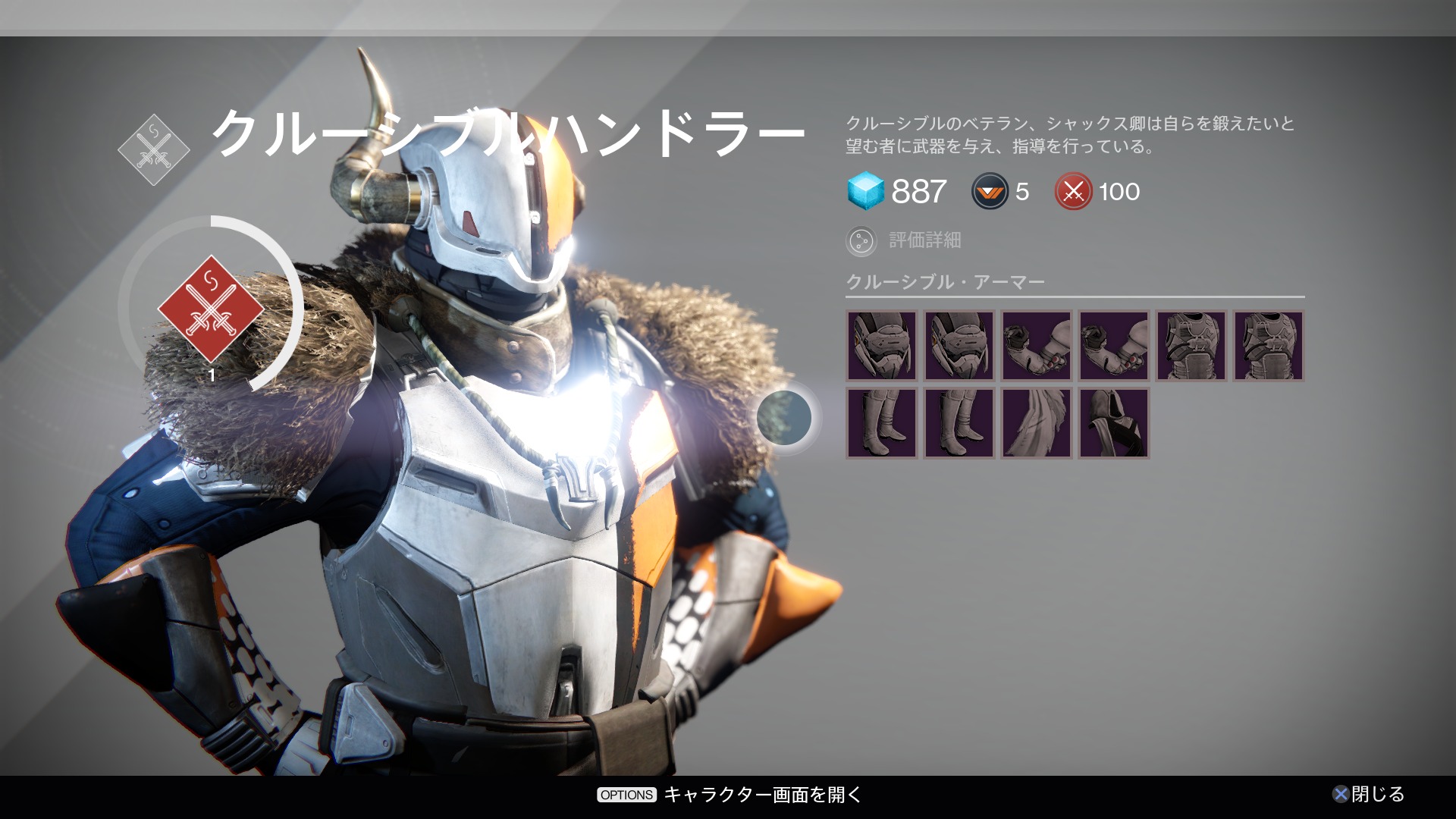Image resolution: width=1456 pixels, height=819 pixels.
Task: Select the hooded cloak armor item
Action: (x=1113, y=423)
